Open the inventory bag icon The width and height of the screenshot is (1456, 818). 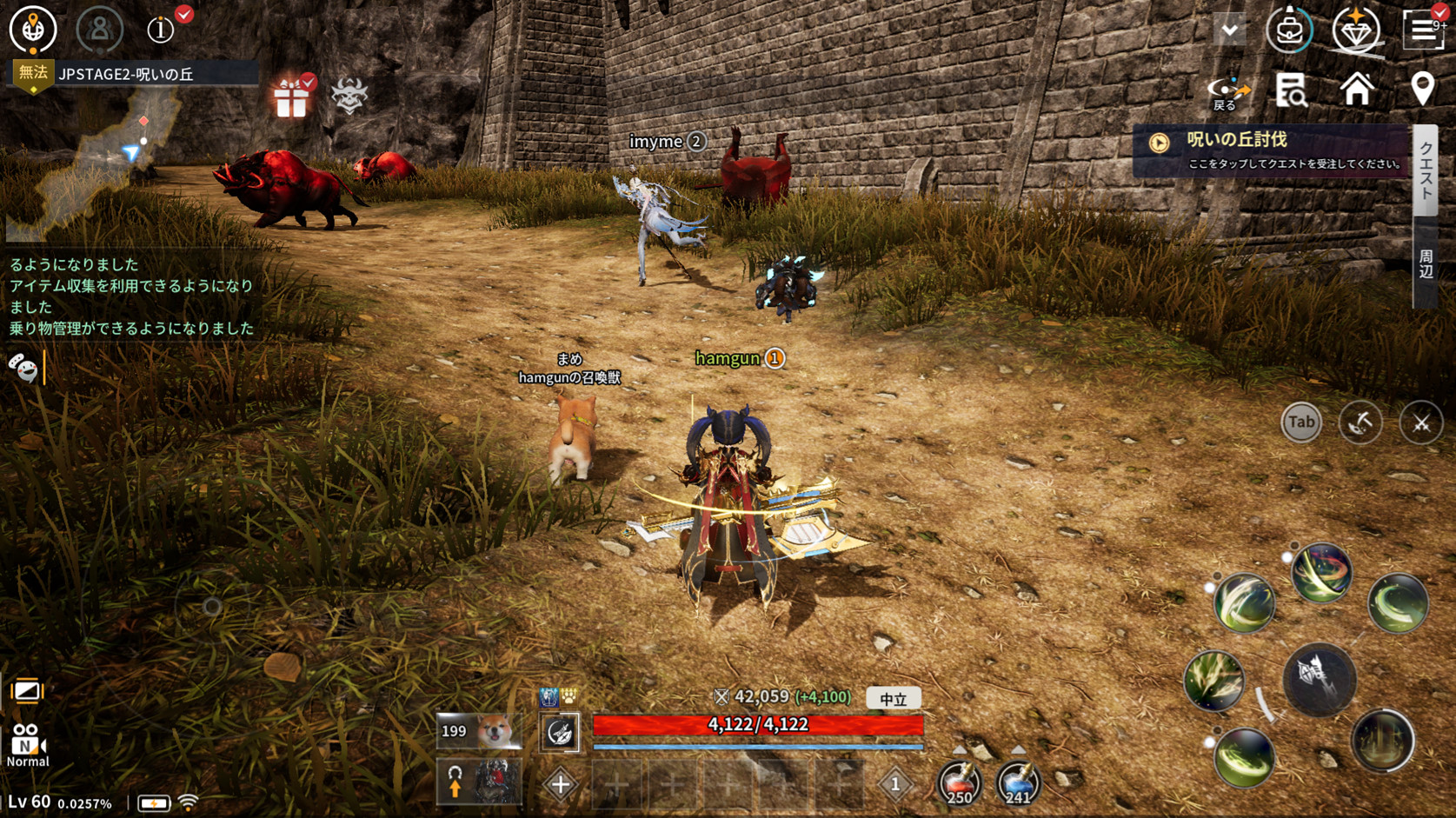pyautogui.click(x=1289, y=30)
